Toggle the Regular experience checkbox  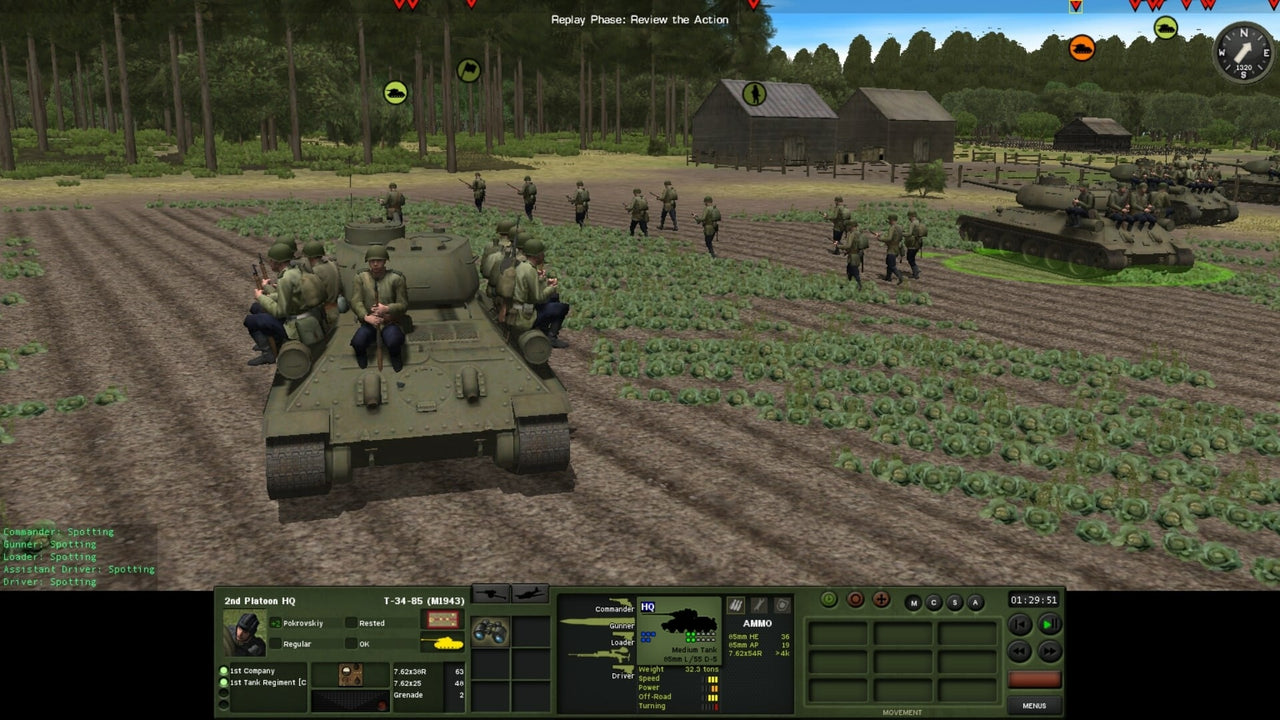tap(276, 644)
